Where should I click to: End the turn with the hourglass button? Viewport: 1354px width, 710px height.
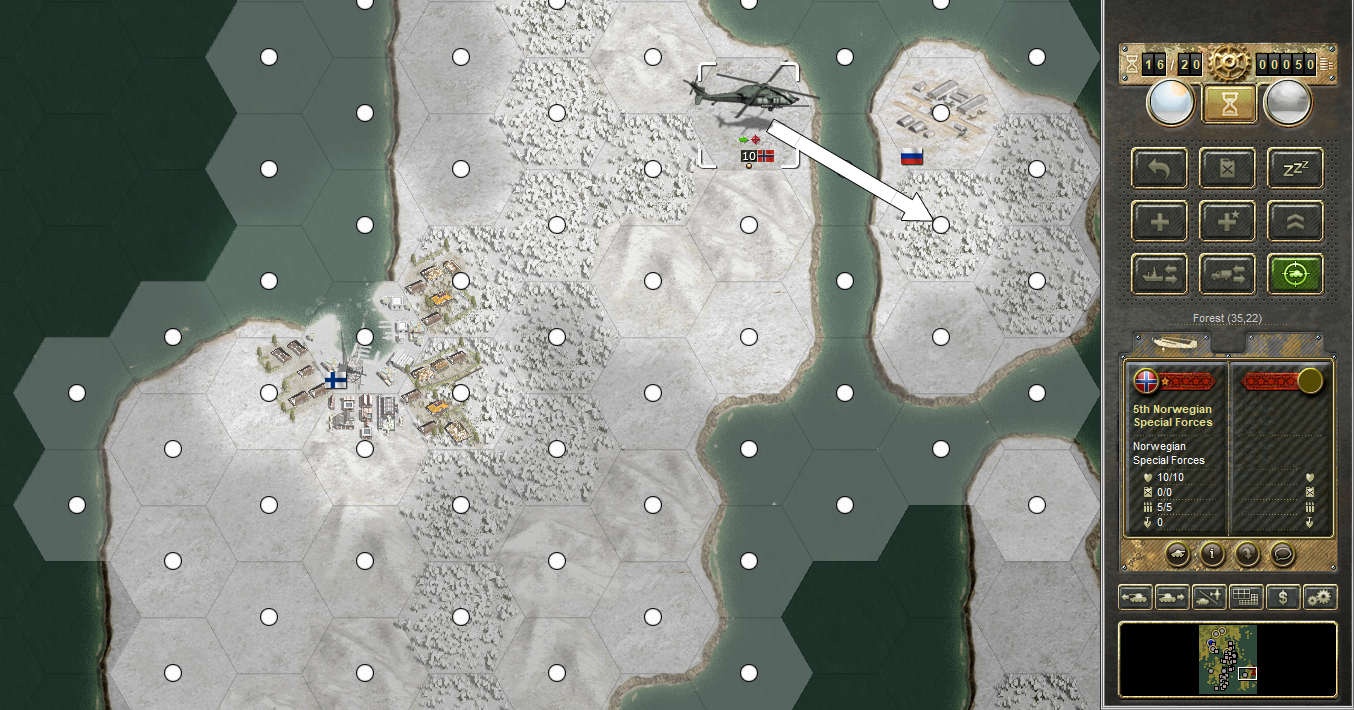(x=1228, y=103)
